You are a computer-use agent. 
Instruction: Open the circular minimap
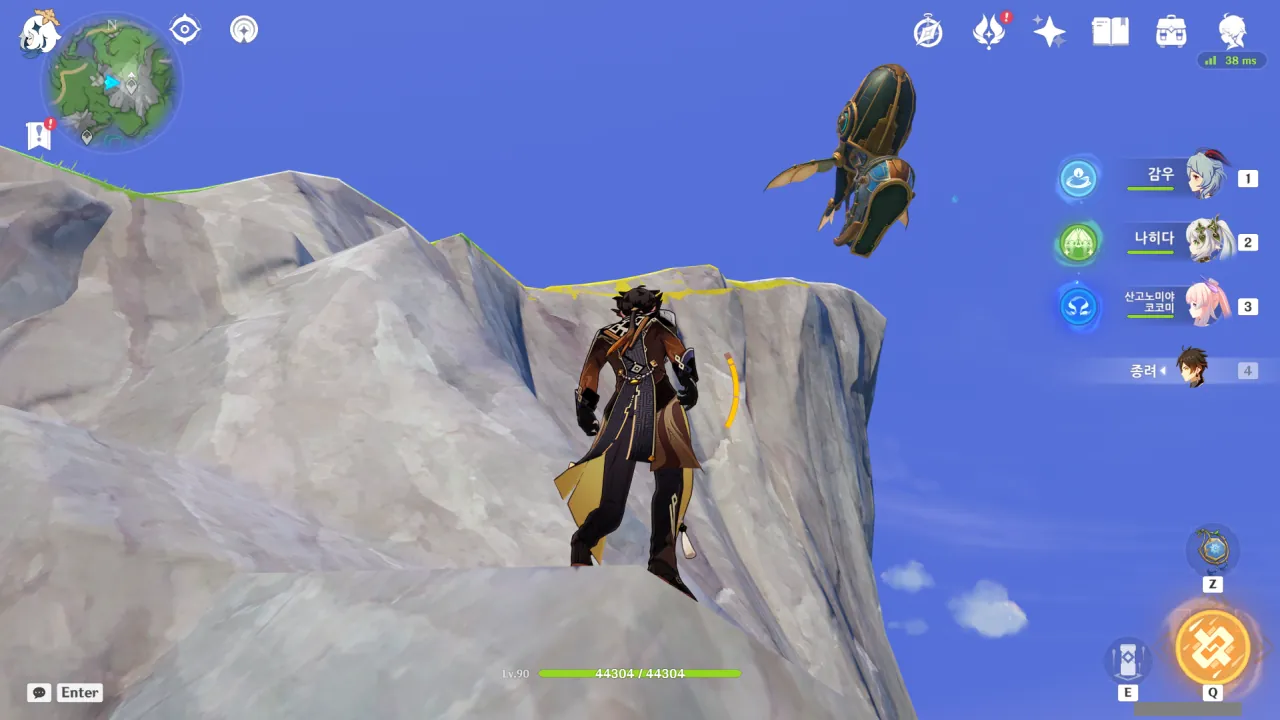tap(112, 82)
